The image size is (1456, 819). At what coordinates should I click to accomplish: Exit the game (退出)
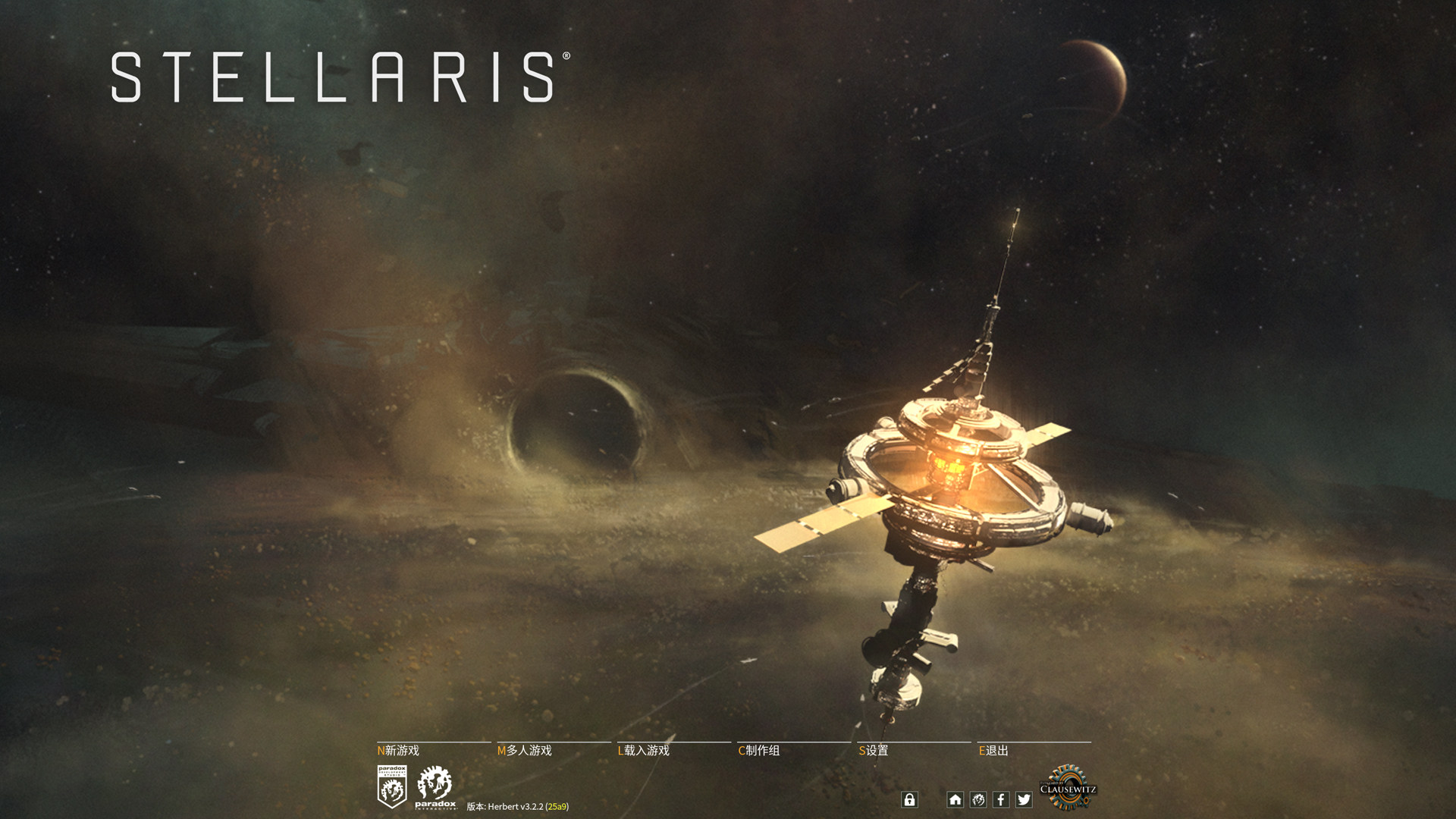(994, 750)
